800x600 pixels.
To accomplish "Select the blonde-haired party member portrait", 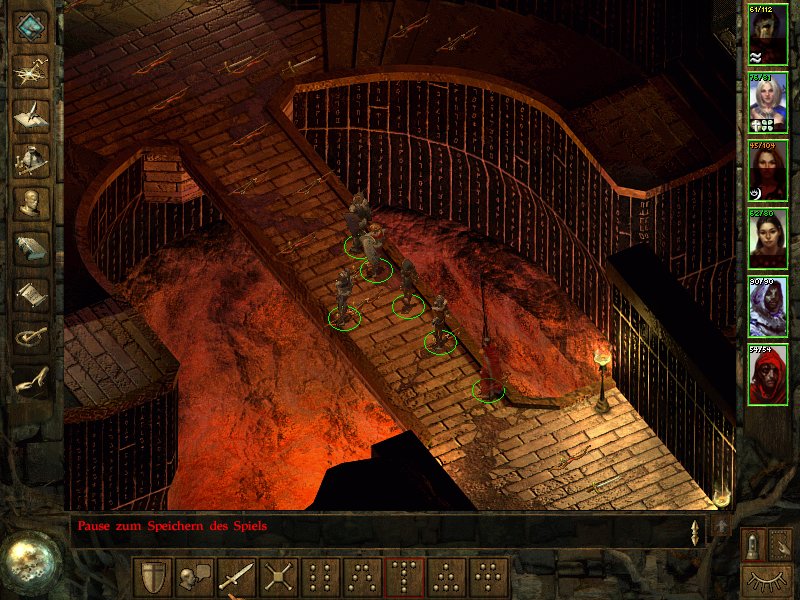I will [768, 102].
